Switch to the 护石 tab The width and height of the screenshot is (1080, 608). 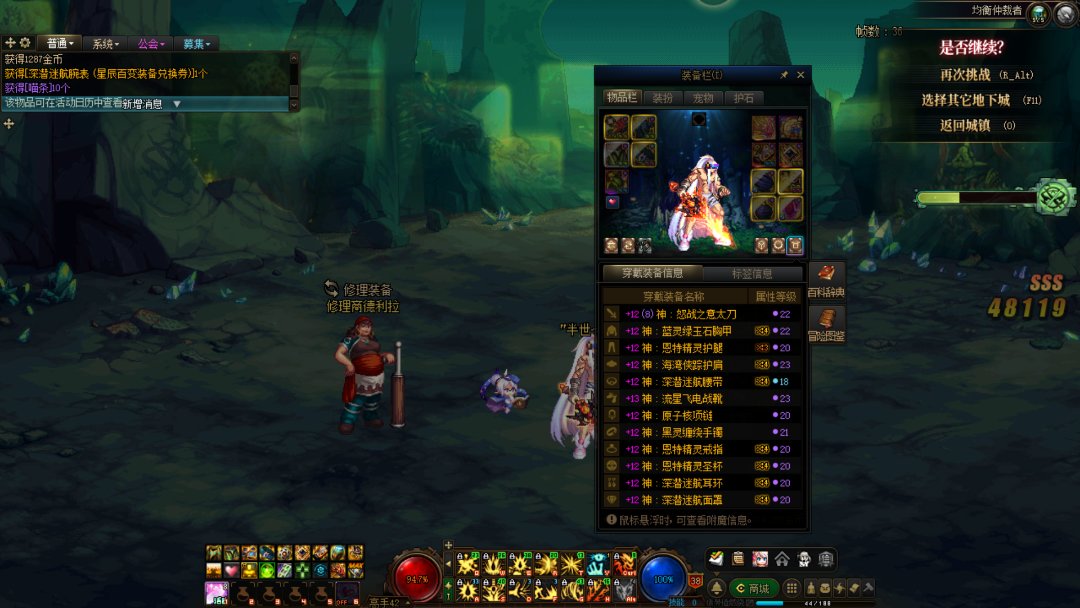coord(743,98)
